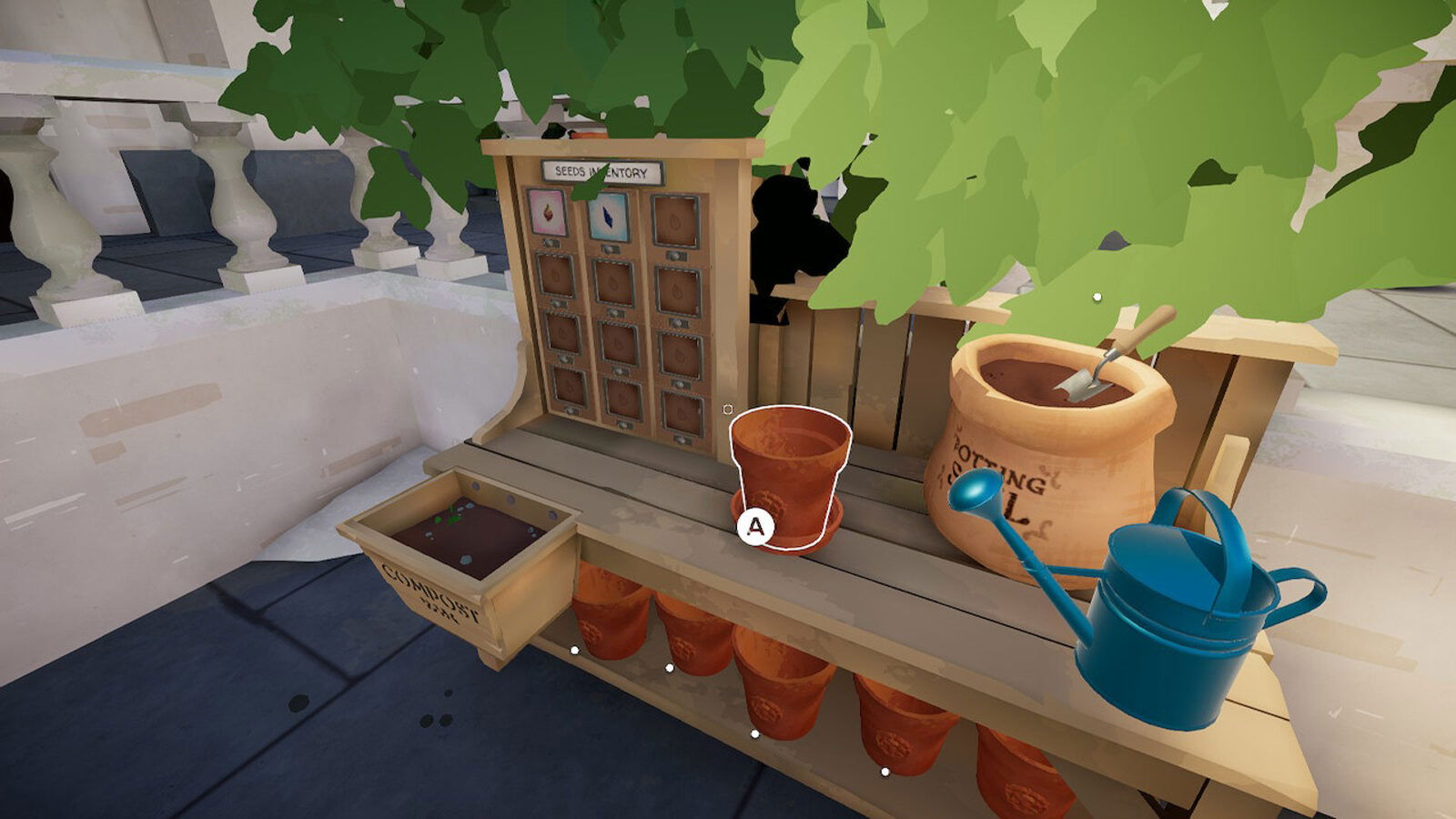The width and height of the screenshot is (1456, 819).
Task: Select the pink fruit seed card
Action: point(547,215)
